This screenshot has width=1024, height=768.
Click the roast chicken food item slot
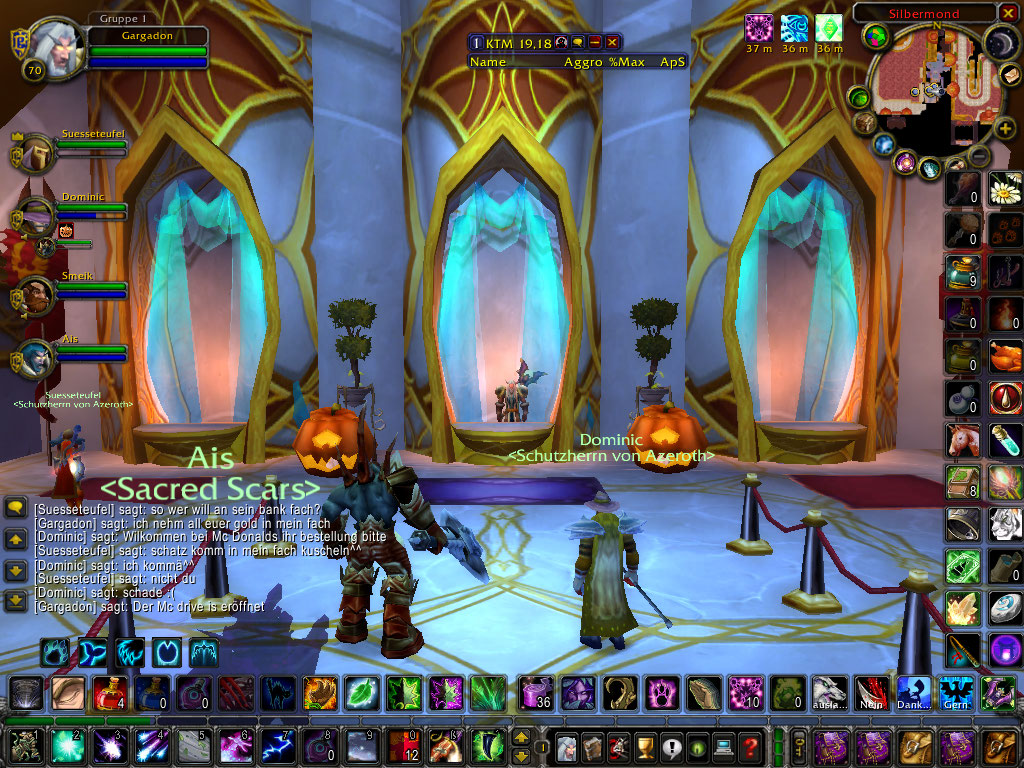(1005, 356)
